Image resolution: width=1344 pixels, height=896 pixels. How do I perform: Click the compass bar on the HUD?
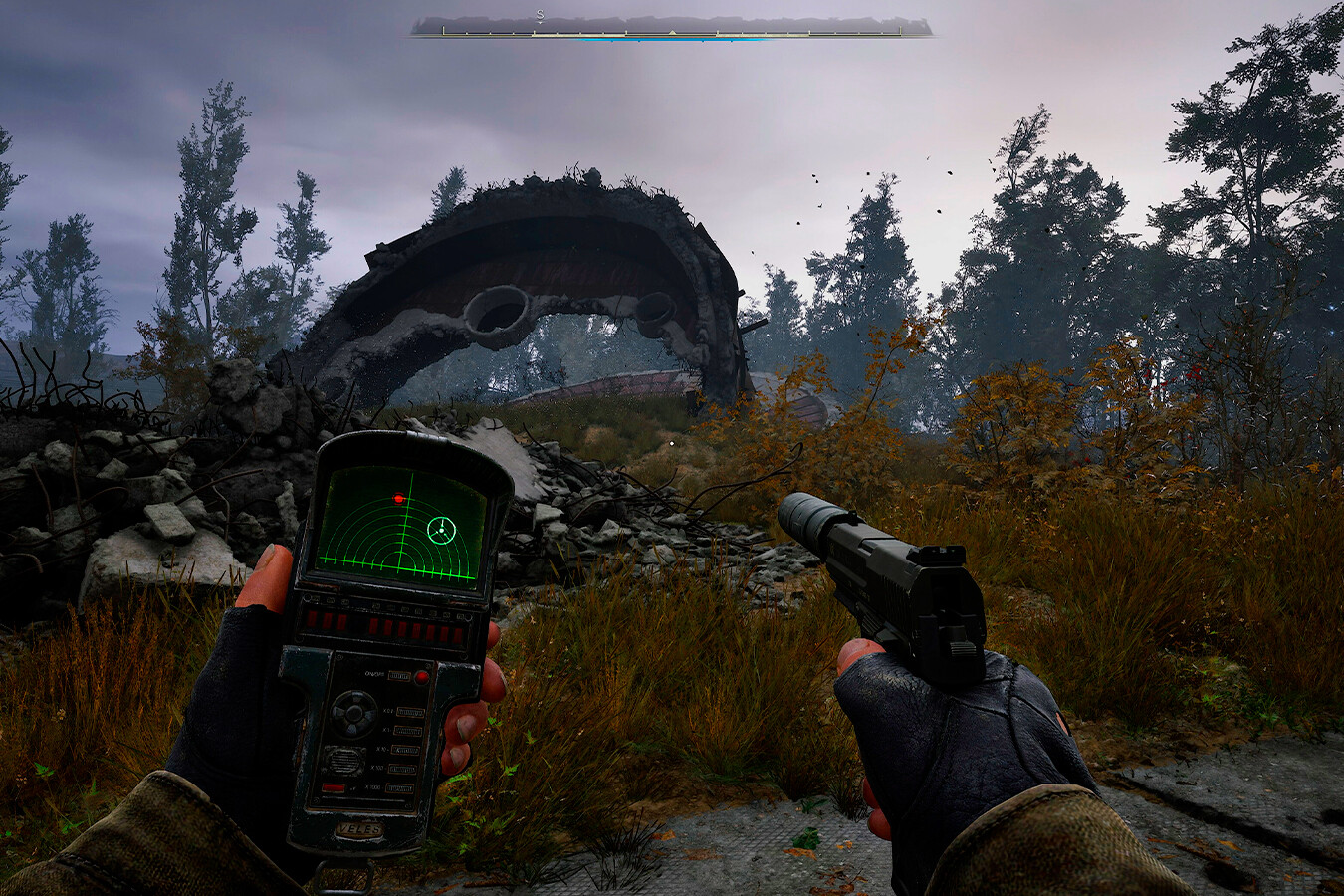click(x=672, y=28)
